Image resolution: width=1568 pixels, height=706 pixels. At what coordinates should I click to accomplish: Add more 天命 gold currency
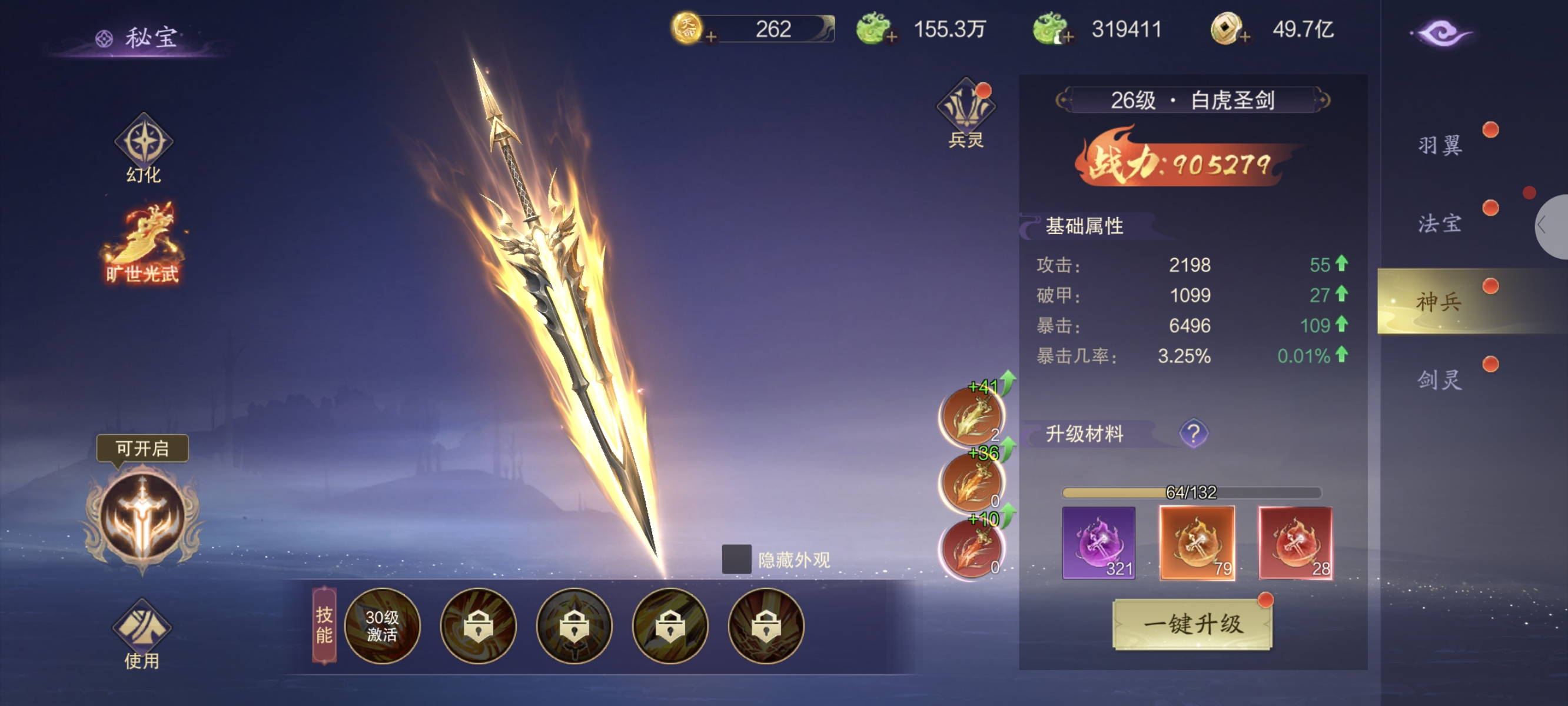coord(710,36)
